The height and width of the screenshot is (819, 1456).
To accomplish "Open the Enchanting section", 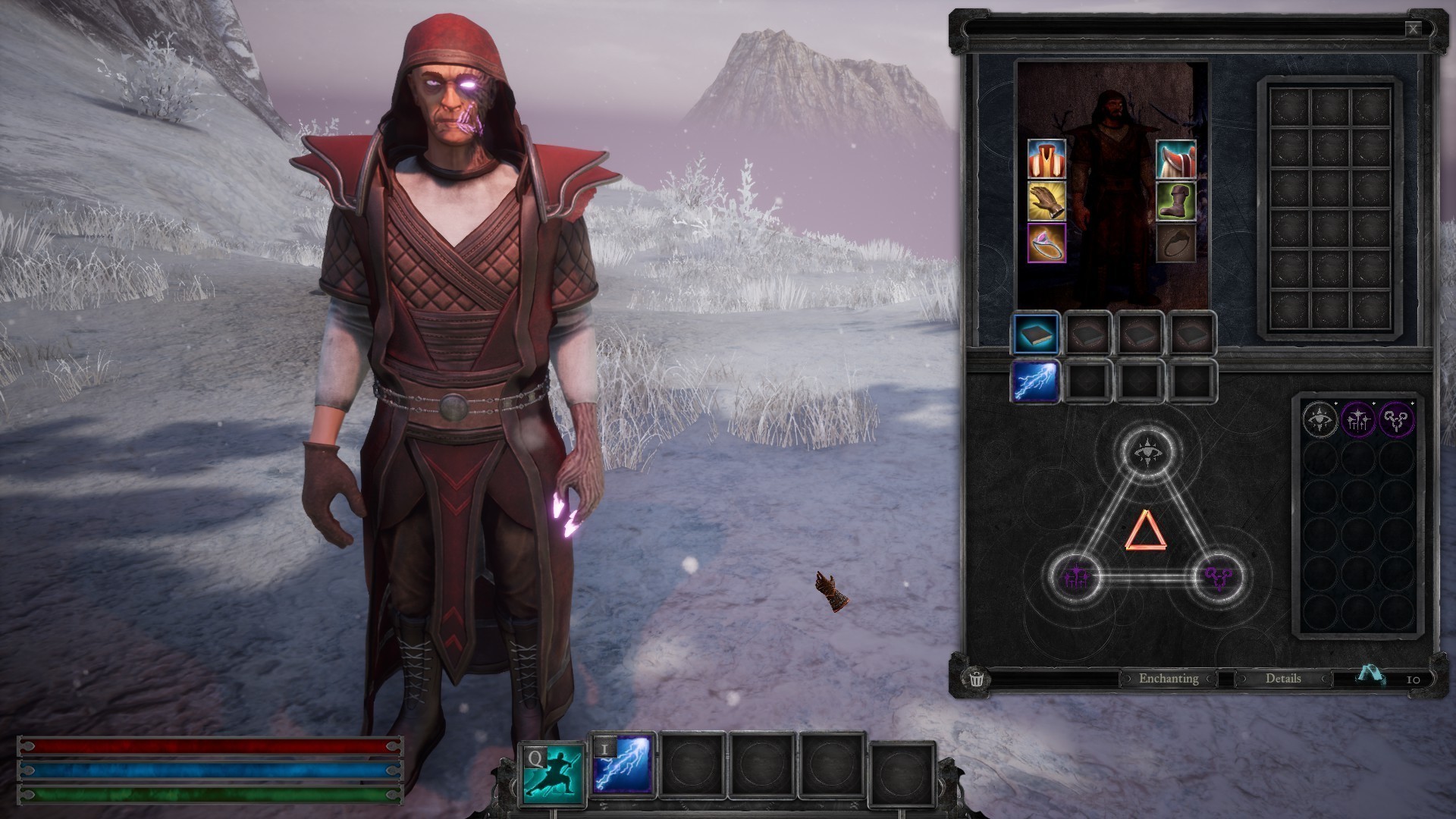I will point(1168,679).
